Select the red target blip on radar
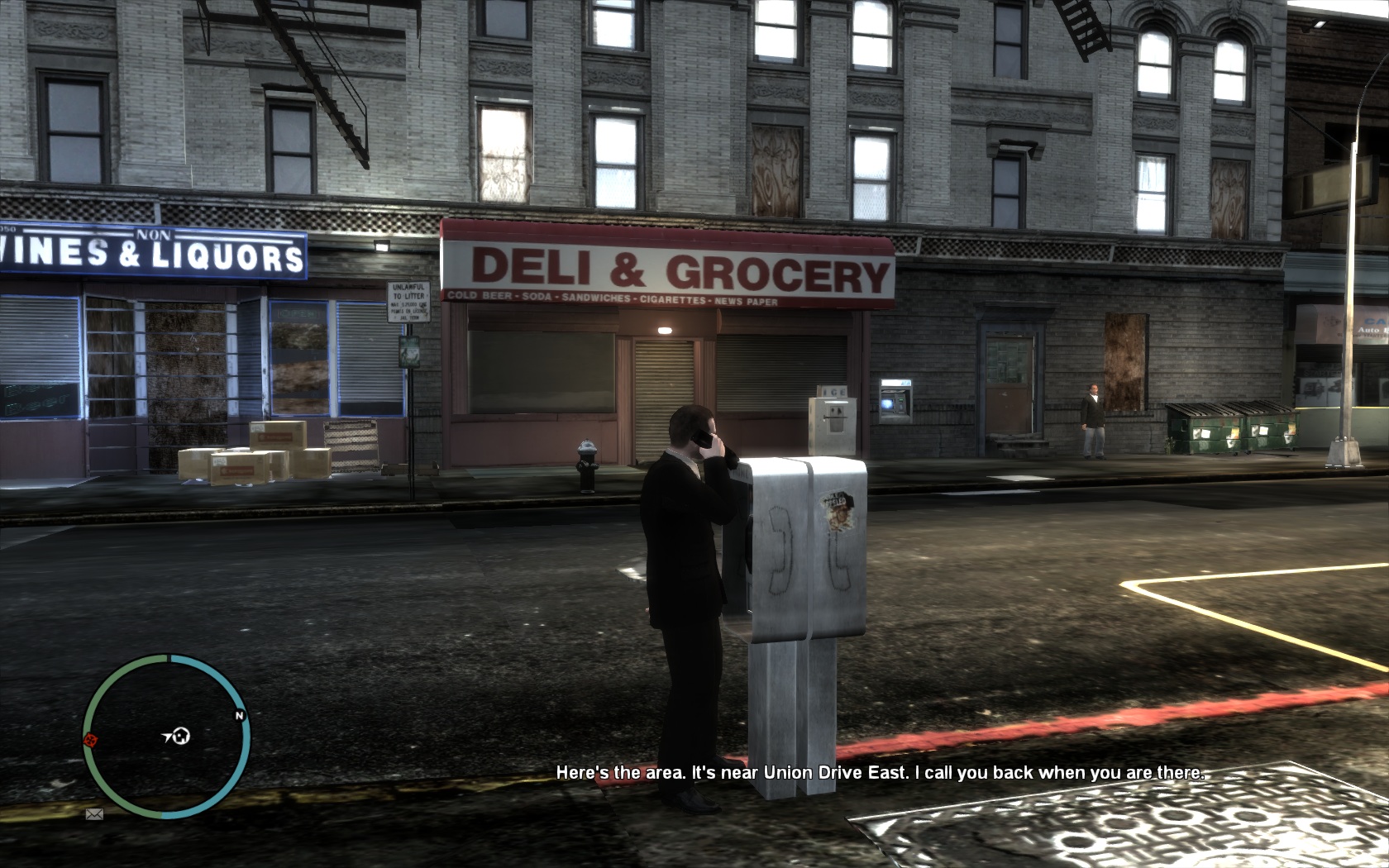 click(91, 739)
